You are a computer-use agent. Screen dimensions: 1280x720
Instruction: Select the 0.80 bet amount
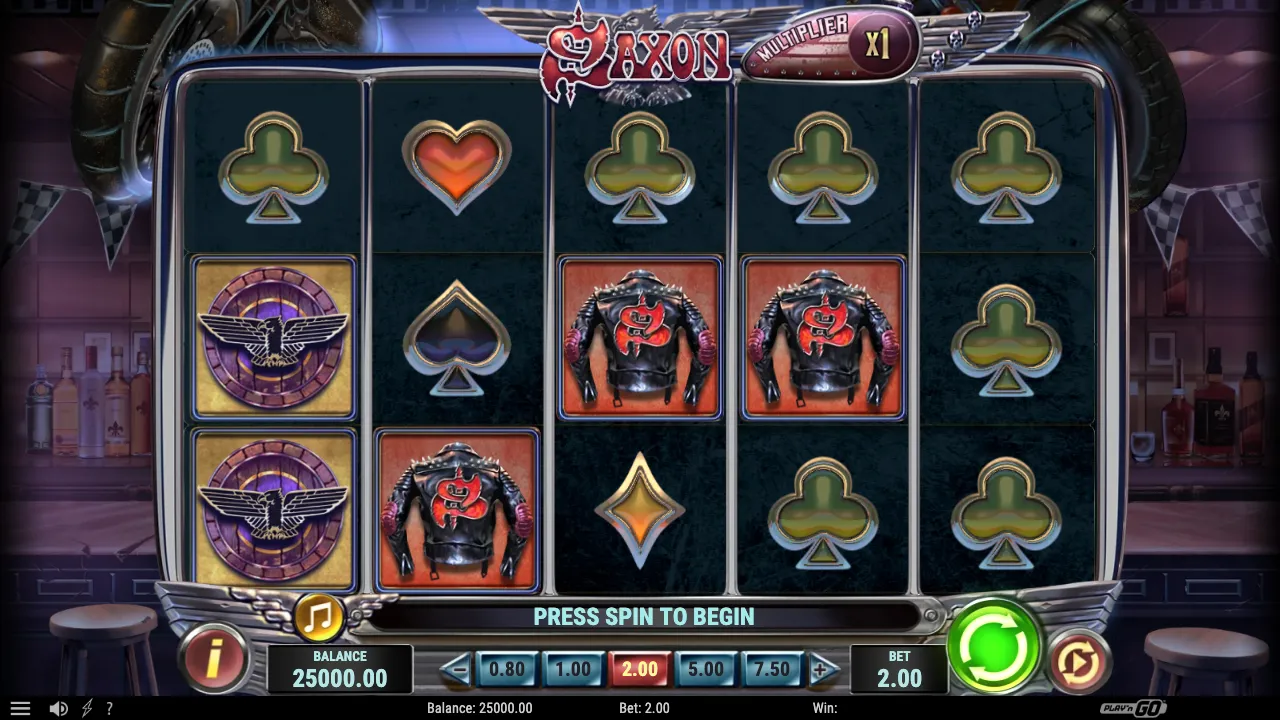(x=507, y=669)
